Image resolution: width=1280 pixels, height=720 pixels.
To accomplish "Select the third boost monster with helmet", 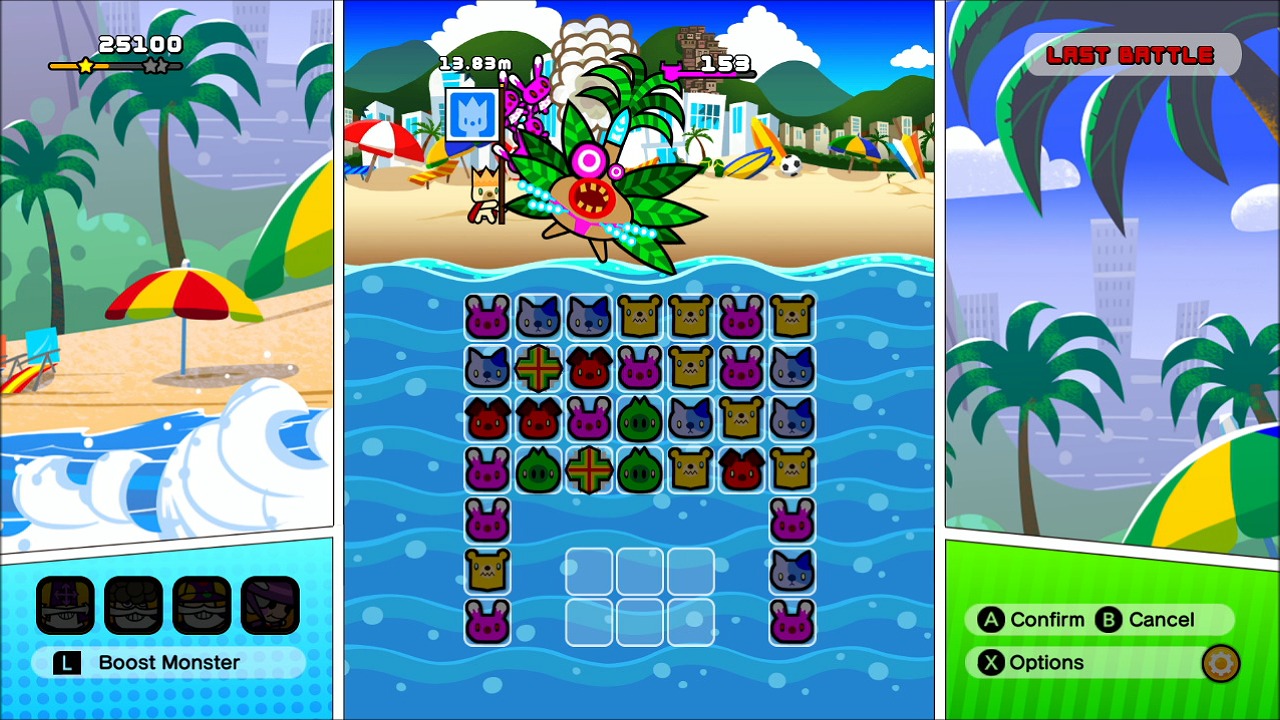I will click(202, 605).
